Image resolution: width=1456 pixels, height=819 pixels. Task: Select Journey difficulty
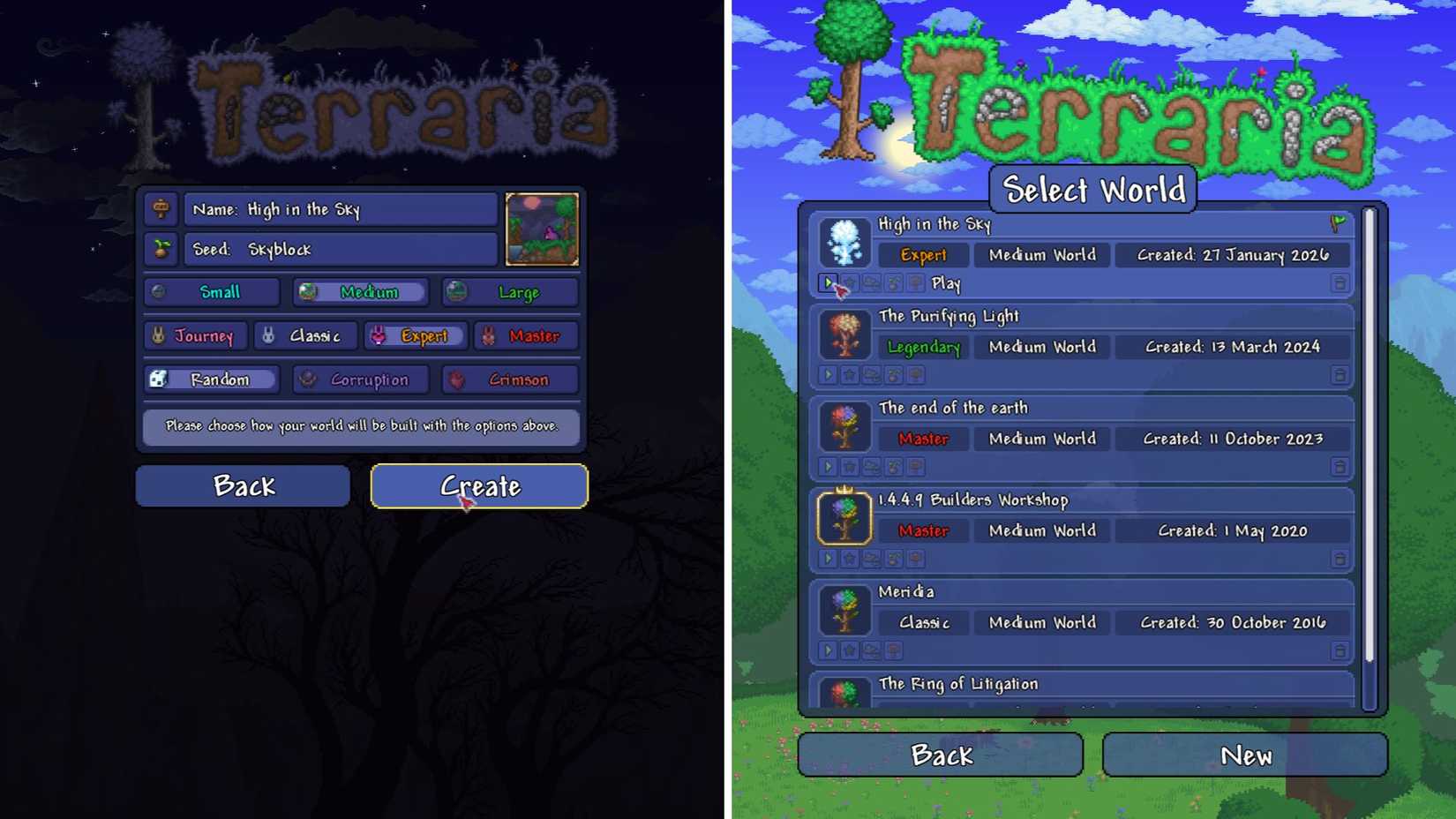[x=196, y=335]
